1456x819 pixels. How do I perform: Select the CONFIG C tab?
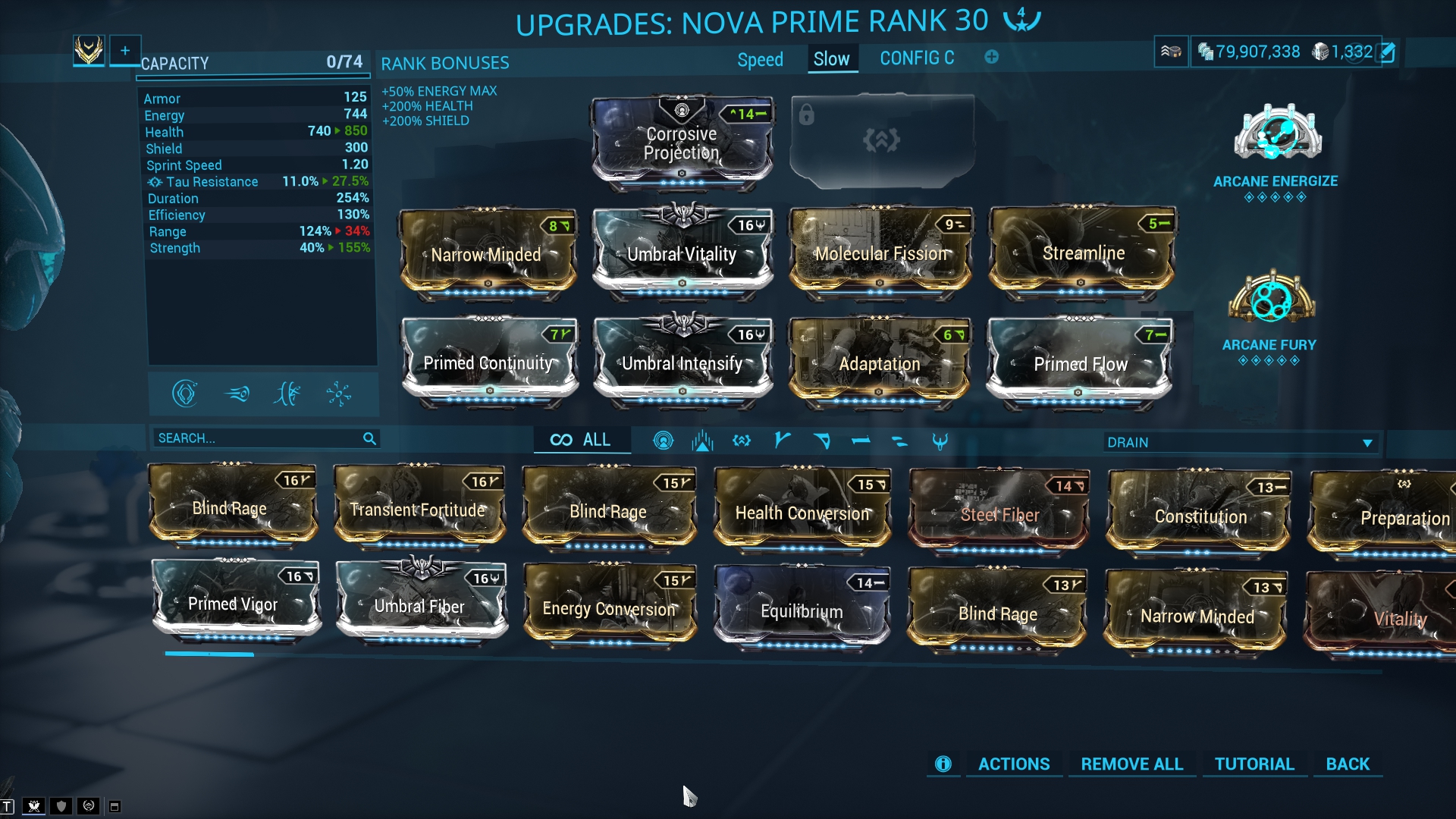pyautogui.click(x=917, y=58)
